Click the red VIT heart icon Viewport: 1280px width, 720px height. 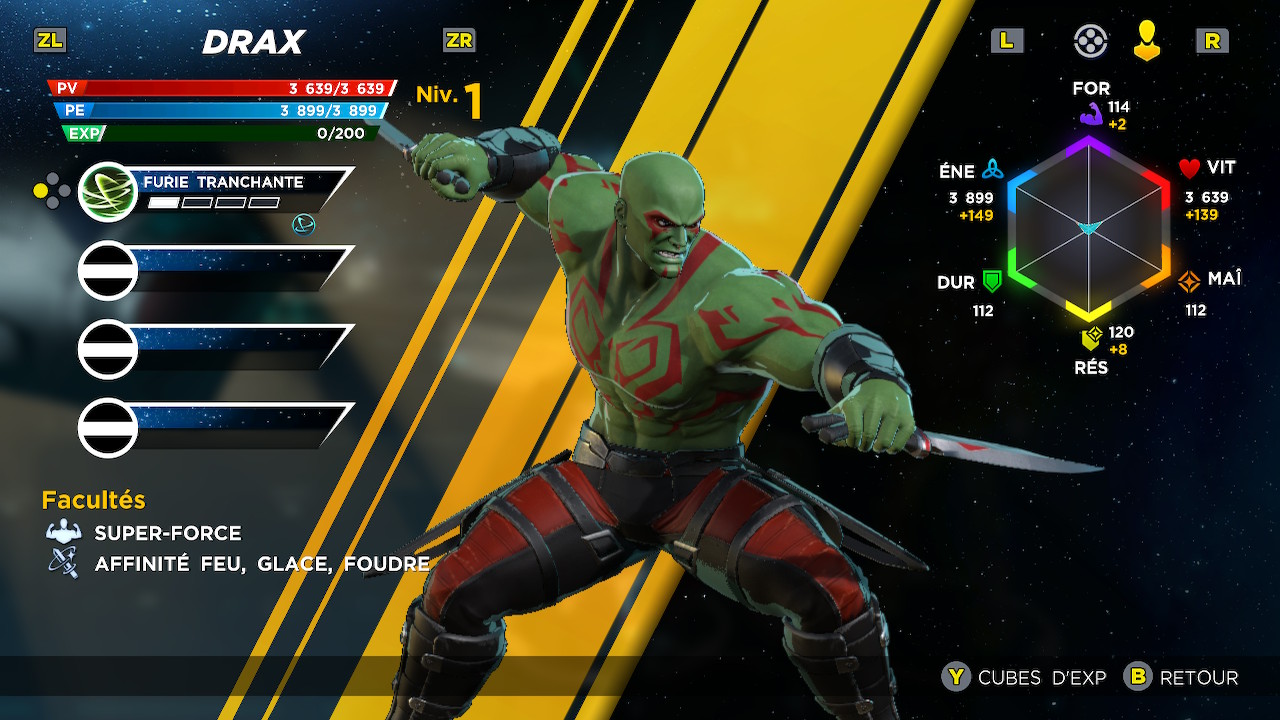tap(1189, 168)
